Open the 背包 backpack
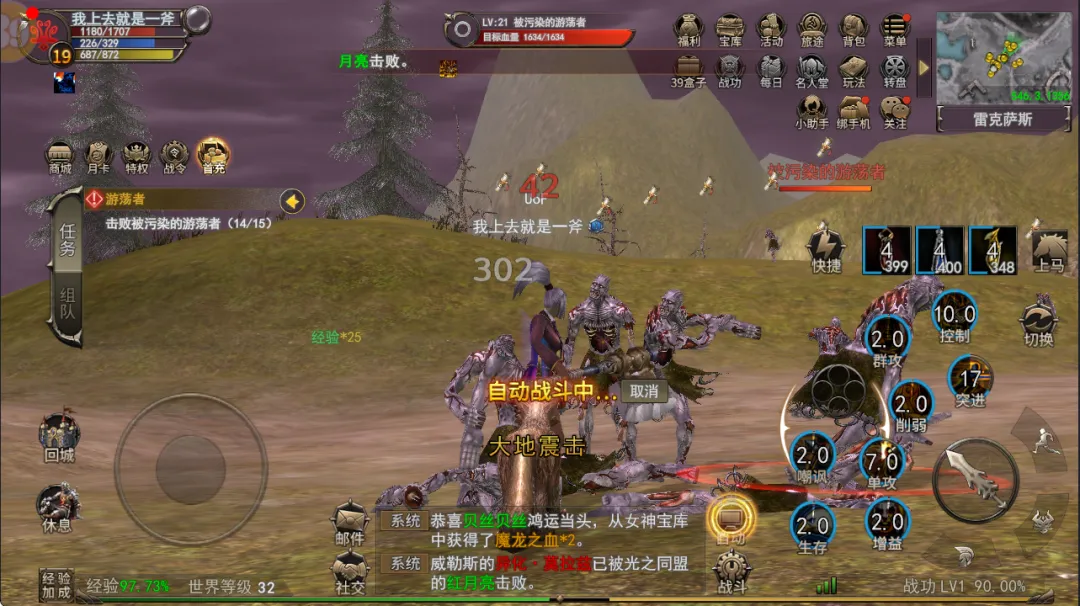Viewport: 1080px width, 606px height. coord(853,29)
